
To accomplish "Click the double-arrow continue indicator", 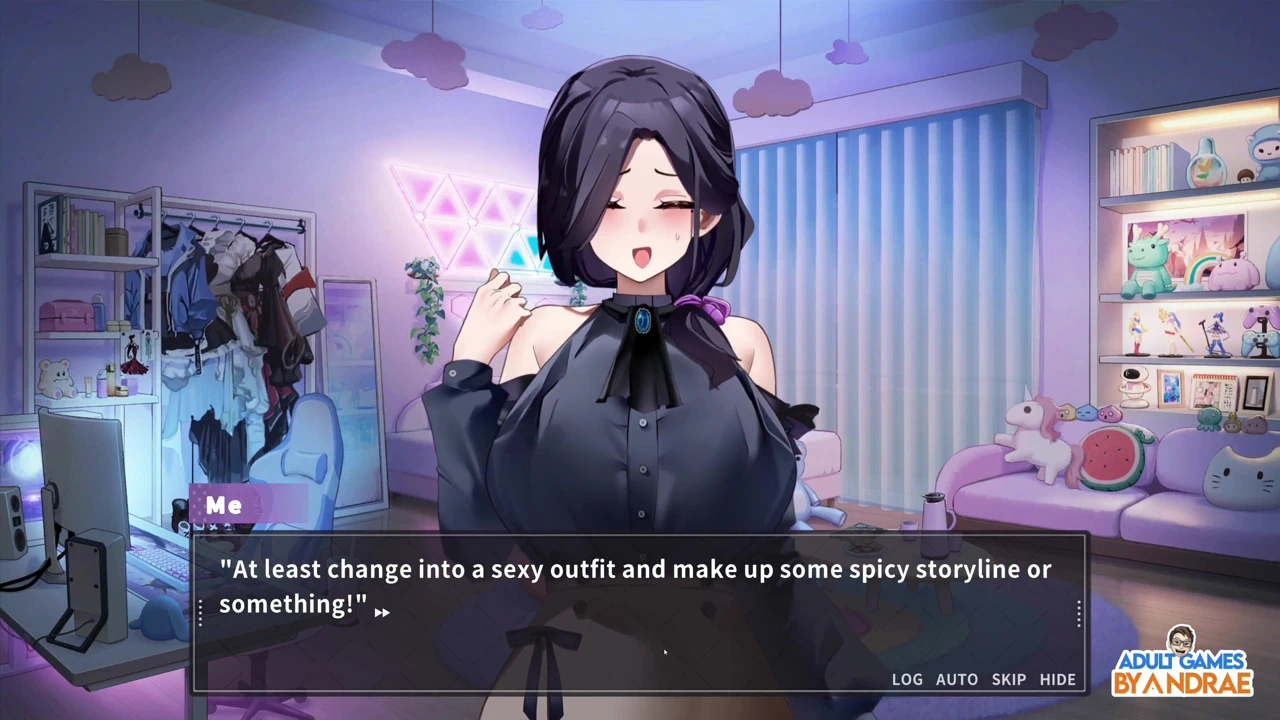I will [x=383, y=612].
